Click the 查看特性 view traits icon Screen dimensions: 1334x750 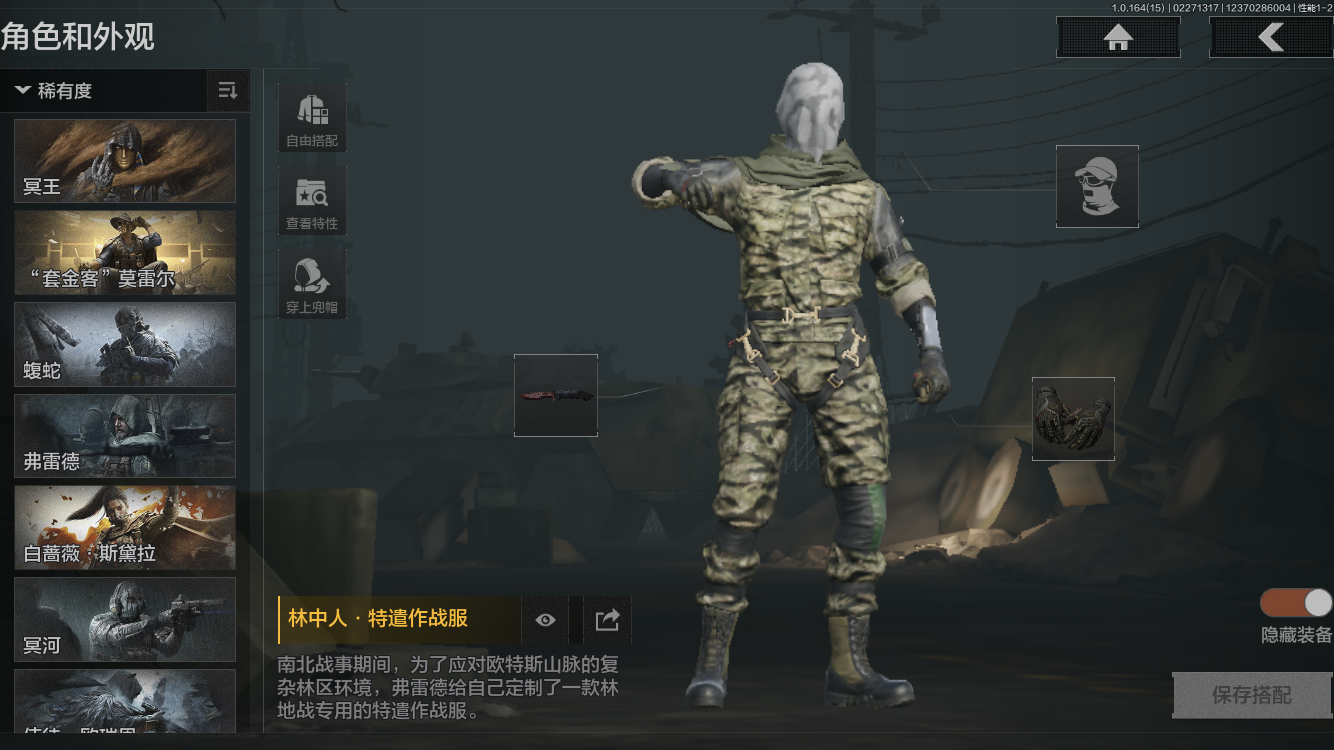311,201
